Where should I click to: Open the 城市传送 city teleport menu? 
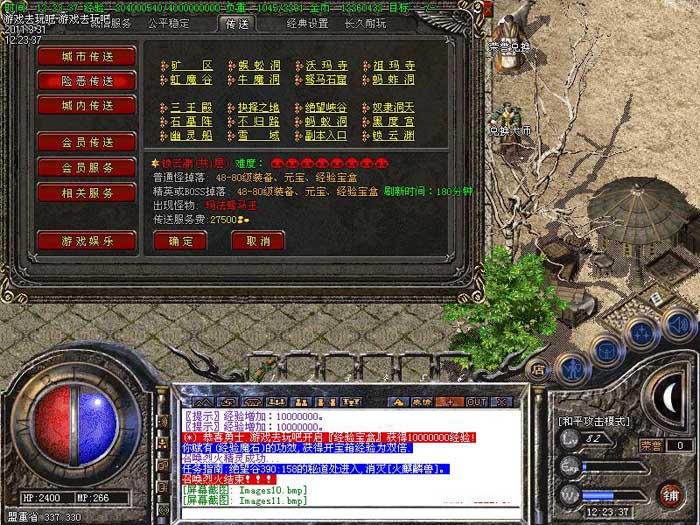point(86,55)
